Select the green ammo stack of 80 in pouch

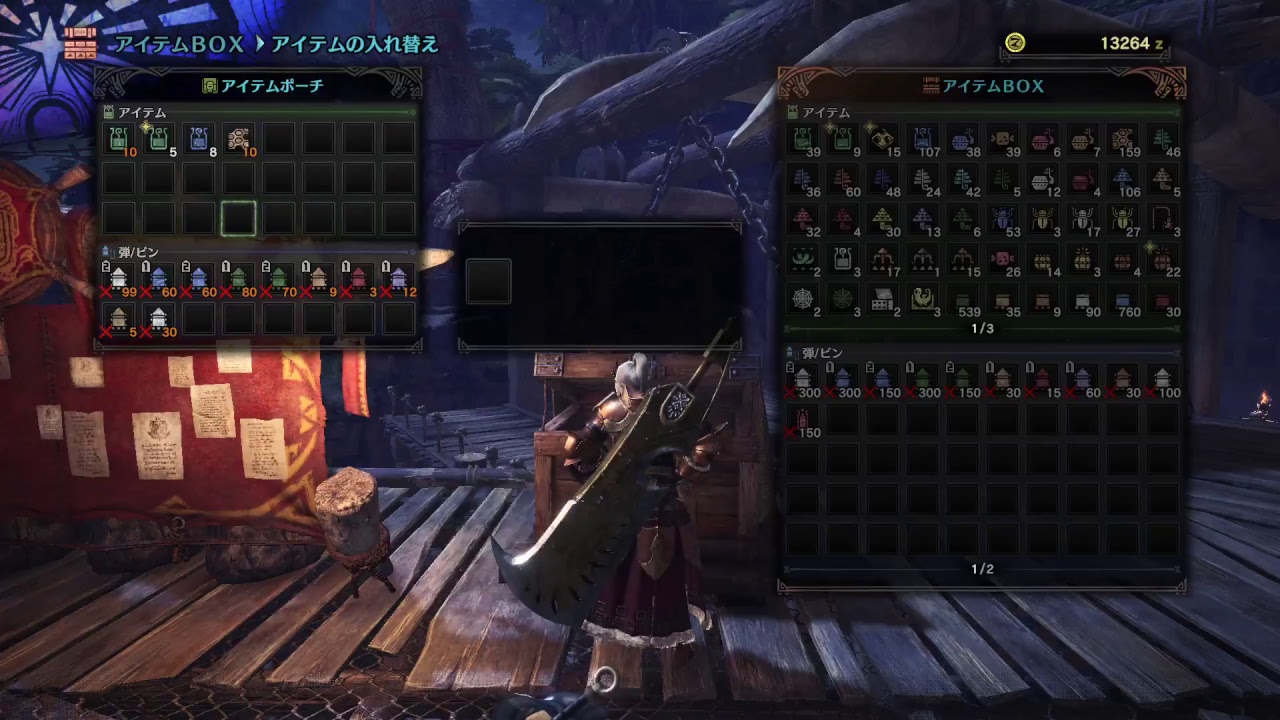[x=239, y=278]
